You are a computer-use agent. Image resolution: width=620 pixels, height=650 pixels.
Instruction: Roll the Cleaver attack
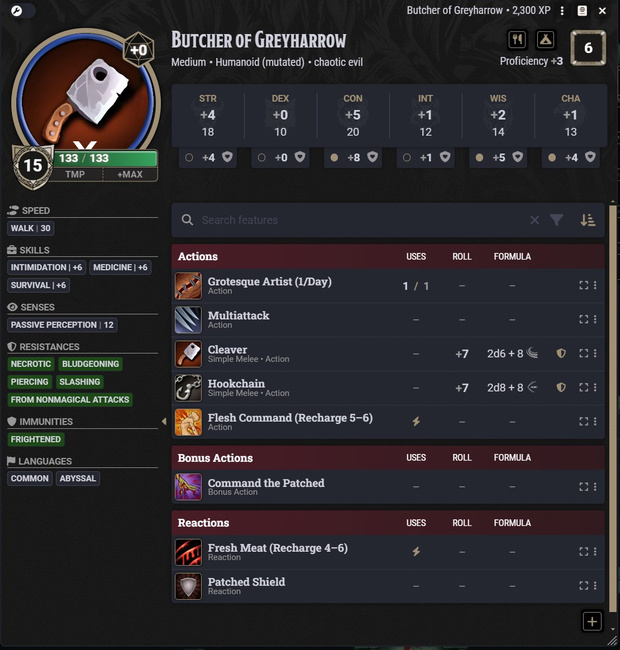(461, 354)
